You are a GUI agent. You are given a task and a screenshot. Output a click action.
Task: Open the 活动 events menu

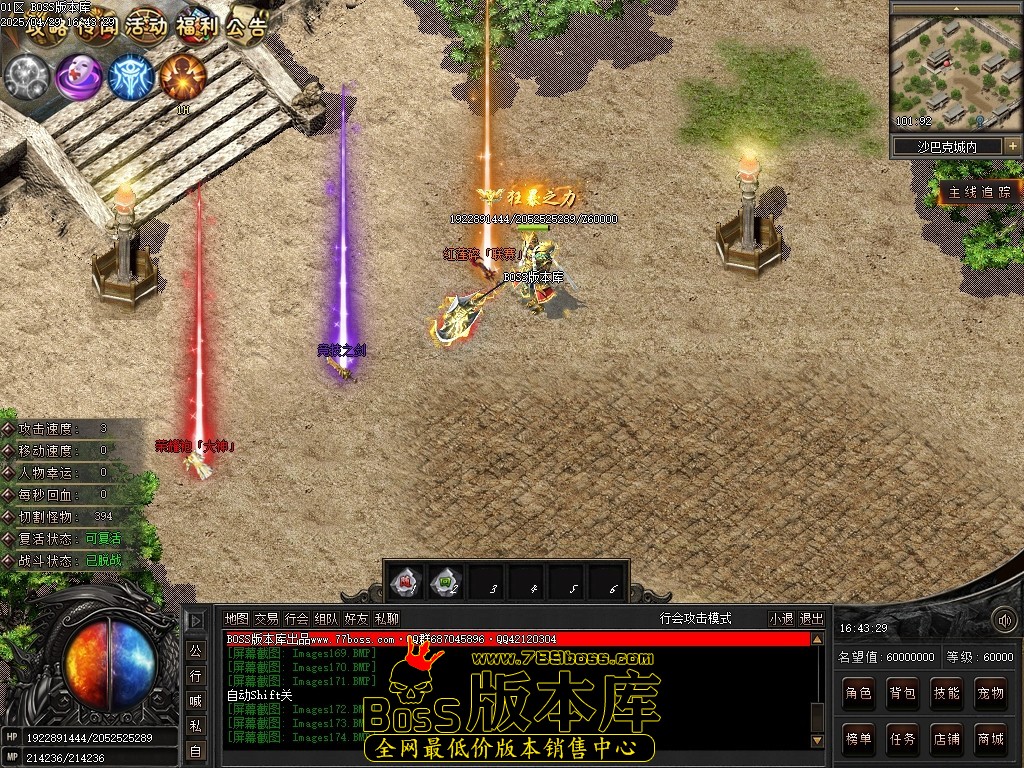146,27
